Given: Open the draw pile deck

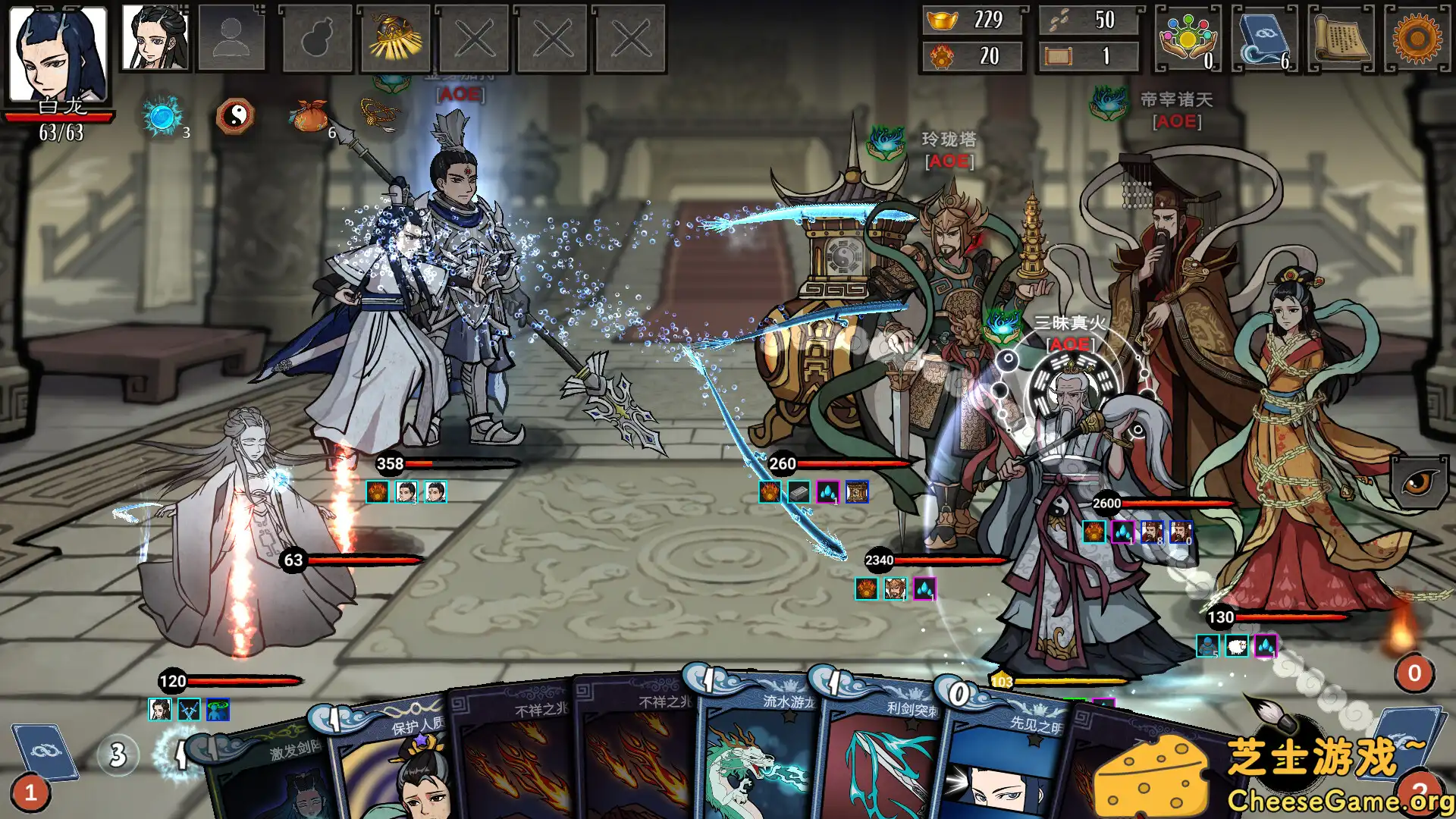Looking at the screenshot, I should click(x=45, y=755).
